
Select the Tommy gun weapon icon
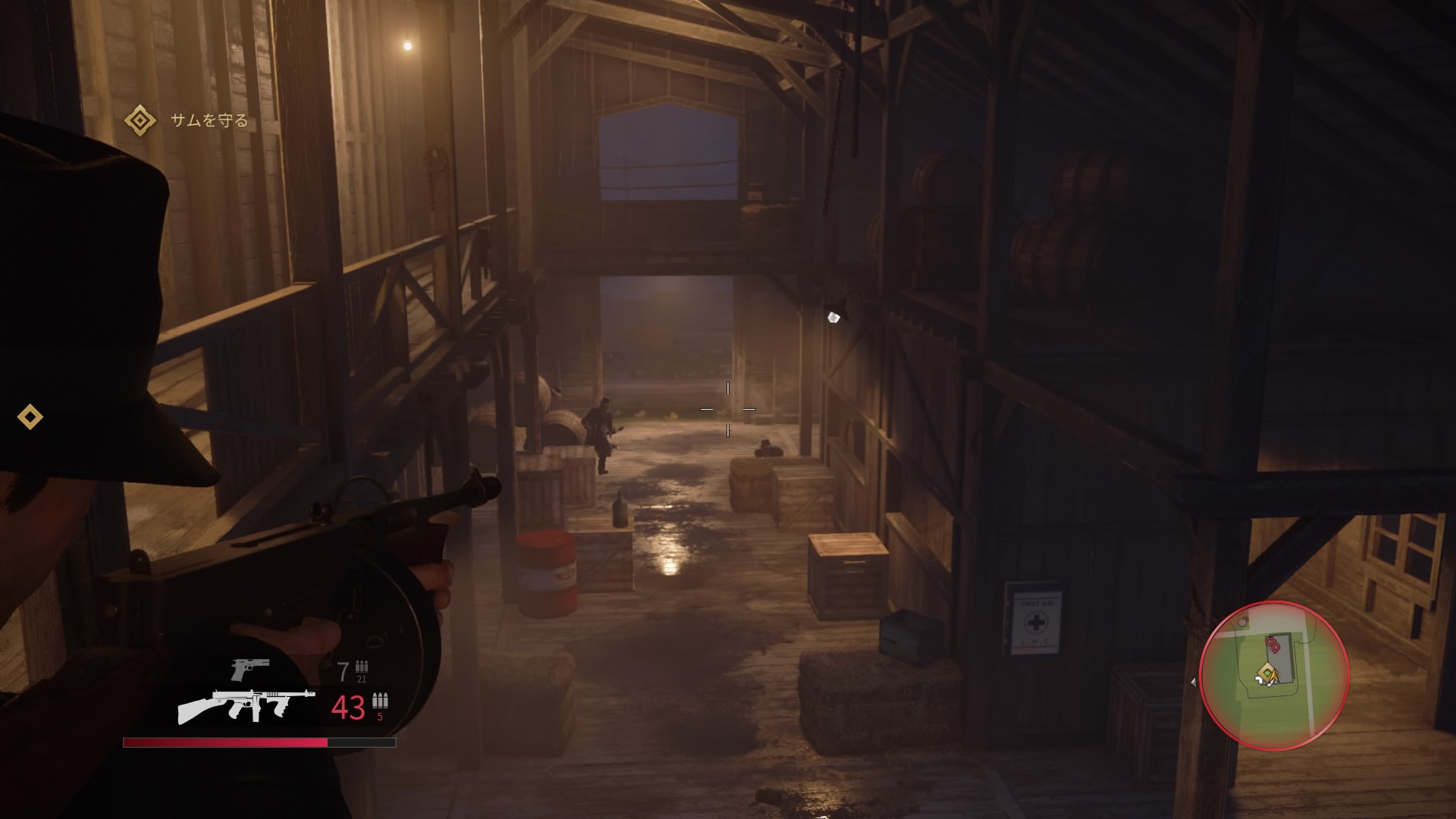pos(246,706)
